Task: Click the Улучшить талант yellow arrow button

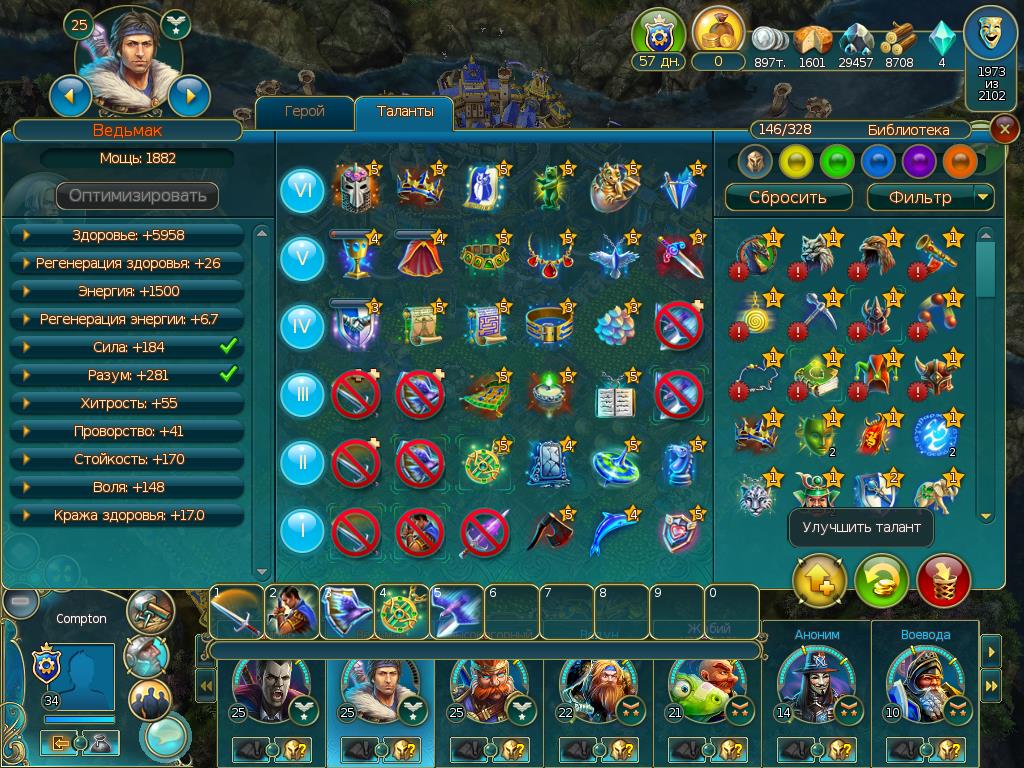Action: (819, 581)
